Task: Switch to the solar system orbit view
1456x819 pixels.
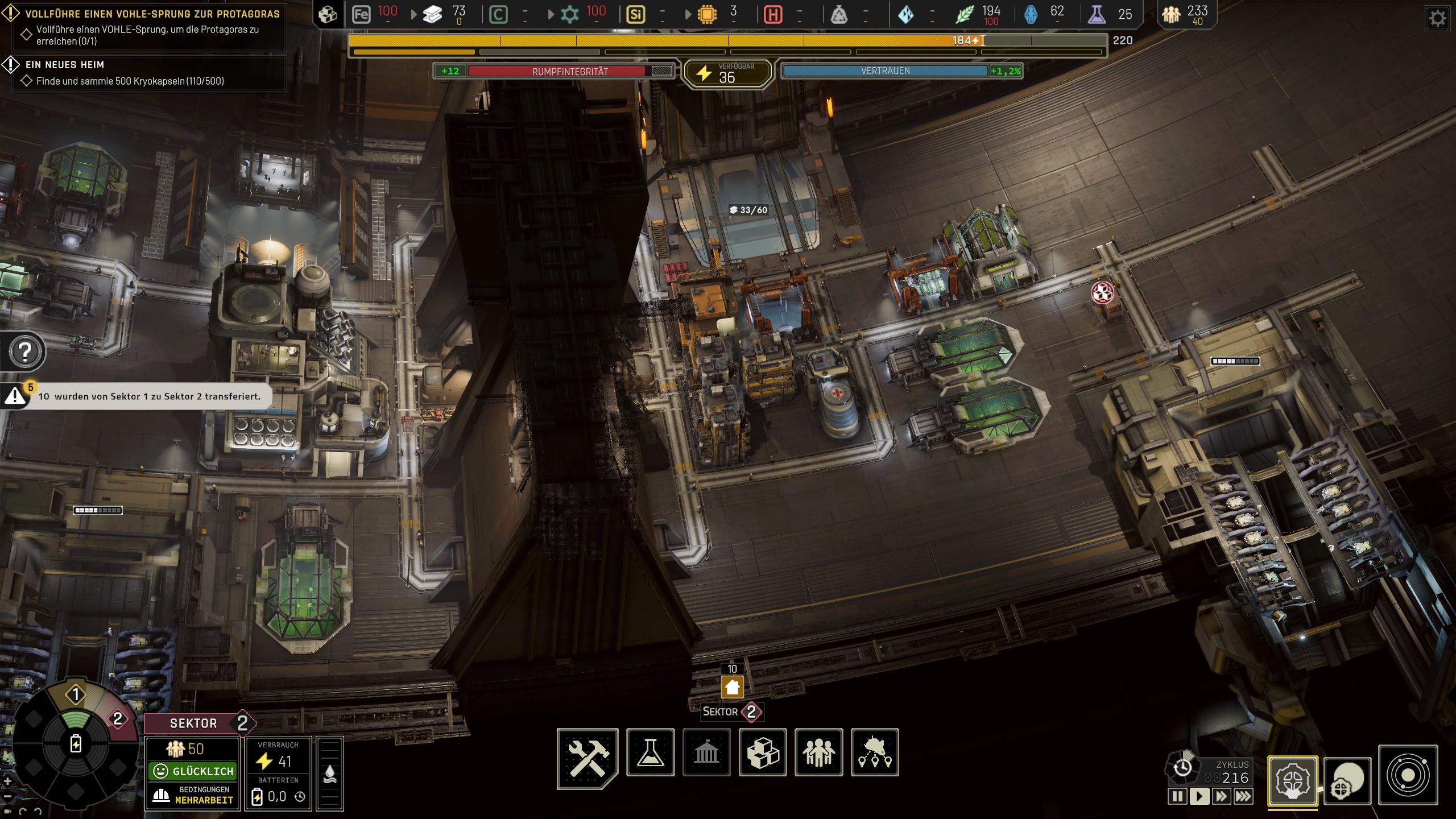Action: [x=1408, y=775]
